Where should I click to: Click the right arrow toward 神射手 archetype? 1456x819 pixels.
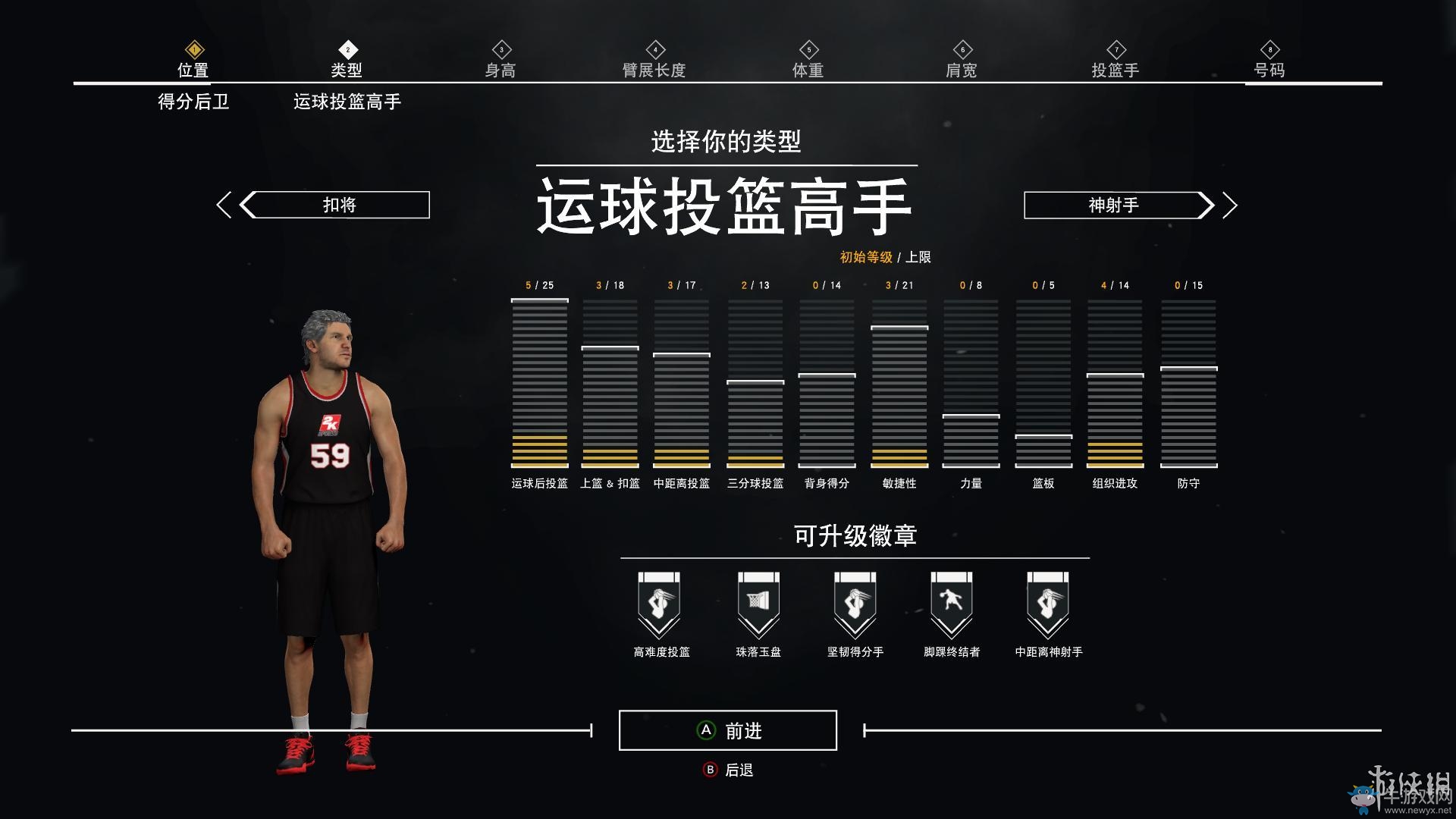[x=1230, y=205]
